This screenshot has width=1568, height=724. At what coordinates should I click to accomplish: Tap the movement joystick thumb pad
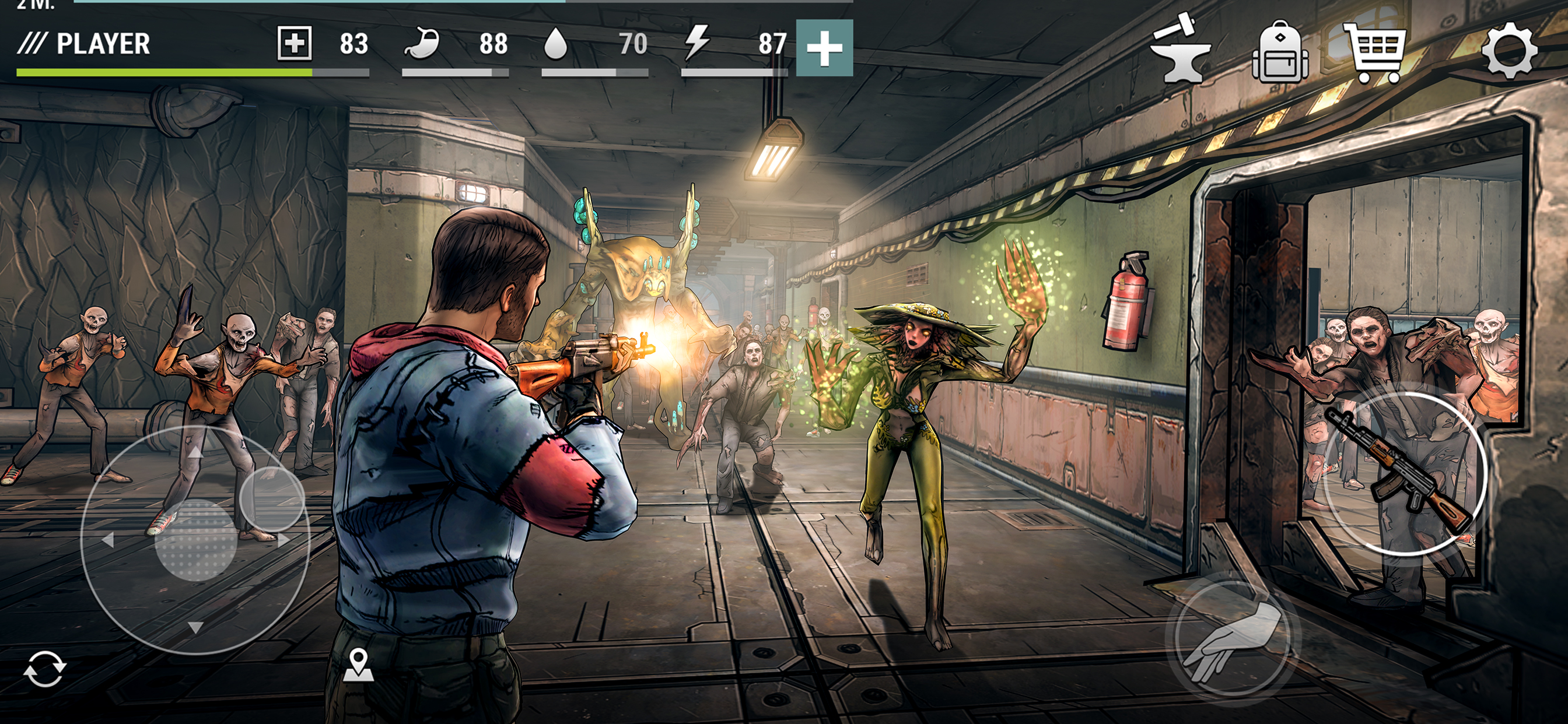(x=196, y=540)
